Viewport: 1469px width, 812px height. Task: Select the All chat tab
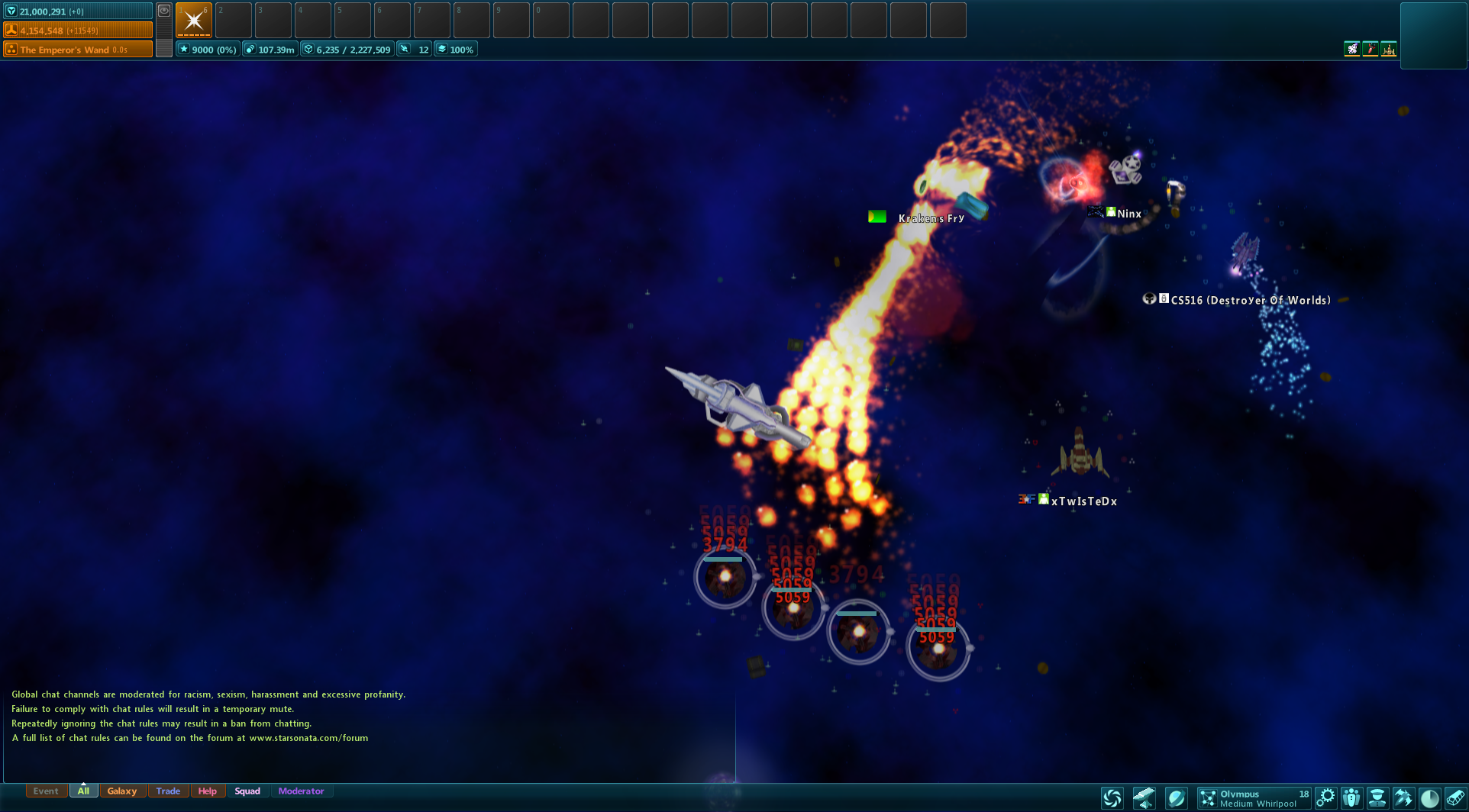[83, 791]
